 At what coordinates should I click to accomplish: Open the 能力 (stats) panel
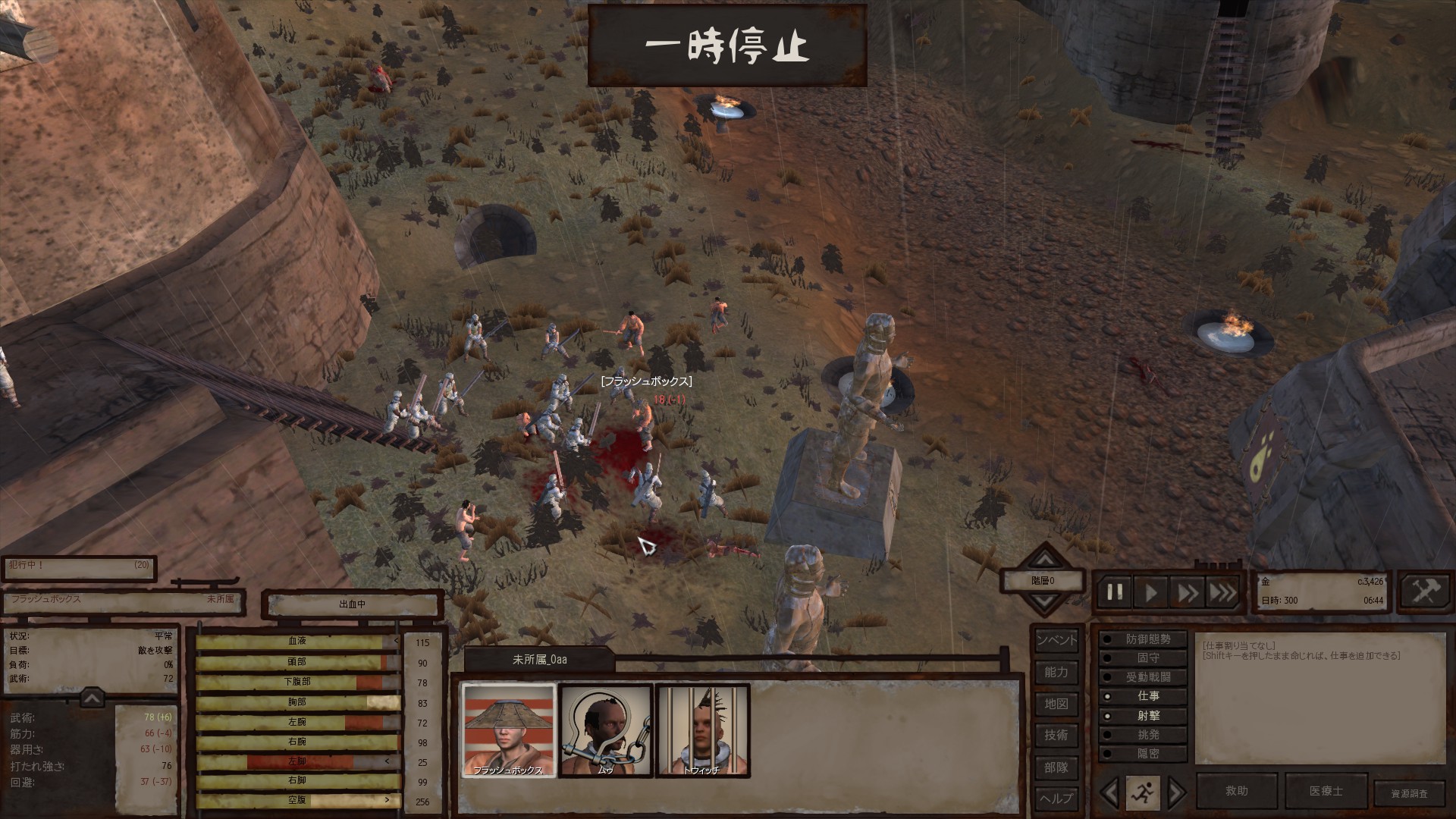pyautogui.click(x=1056, y=672)
